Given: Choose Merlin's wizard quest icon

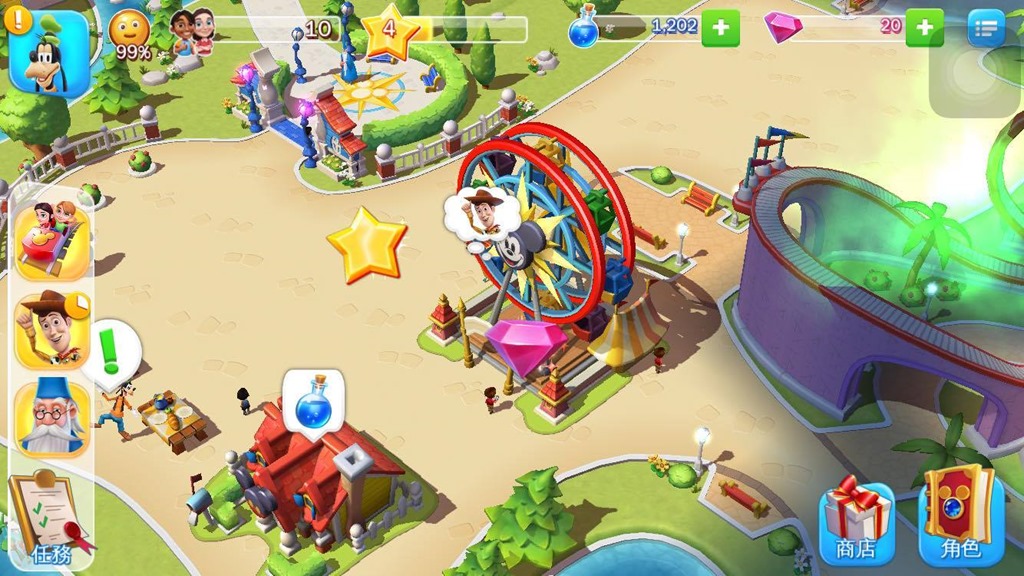Looking at the screenshot, I should [x=52, y=418].
